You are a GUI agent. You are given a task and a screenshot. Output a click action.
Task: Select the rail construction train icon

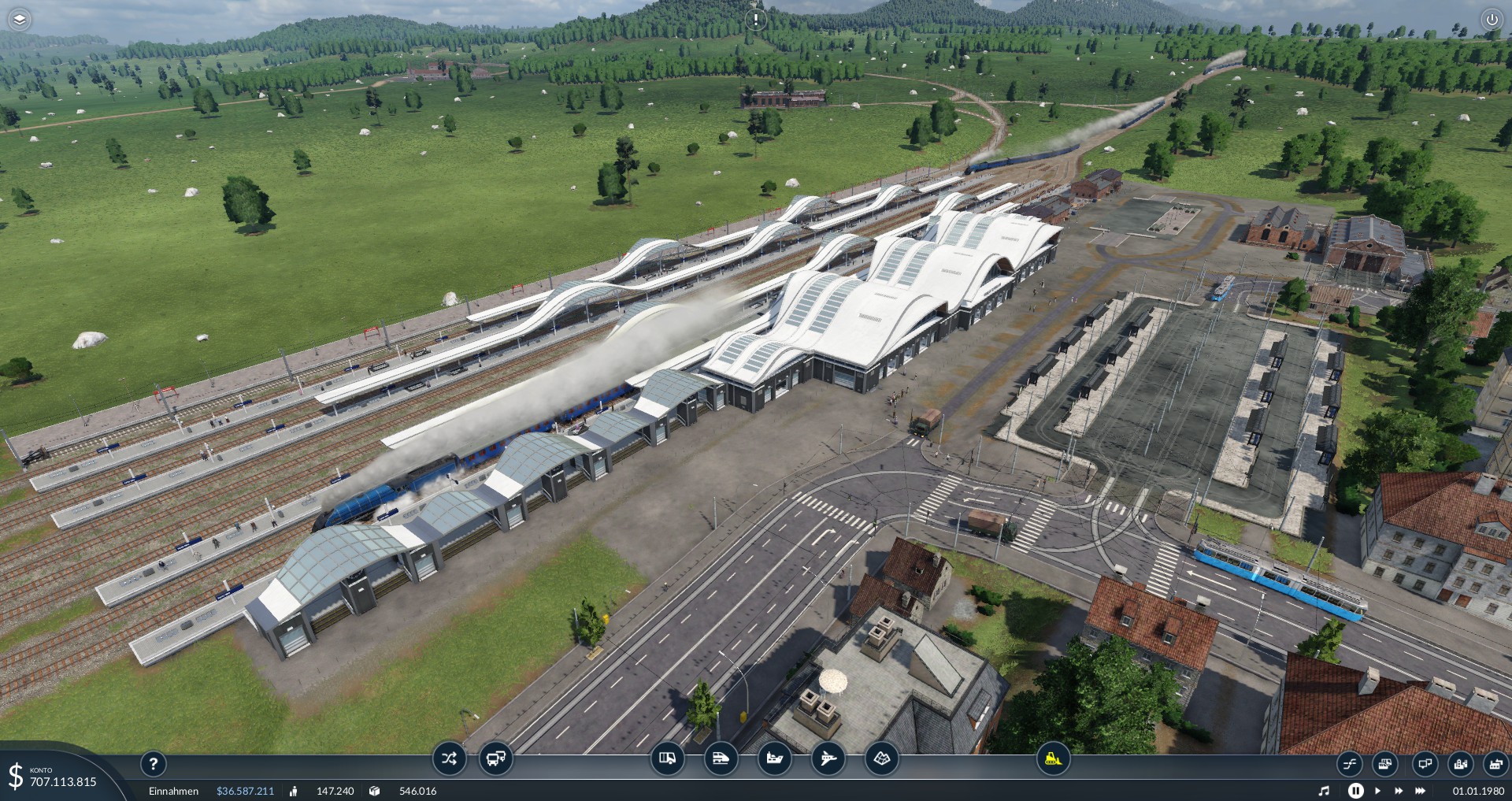pyautogui.click(x=721, y=758)
